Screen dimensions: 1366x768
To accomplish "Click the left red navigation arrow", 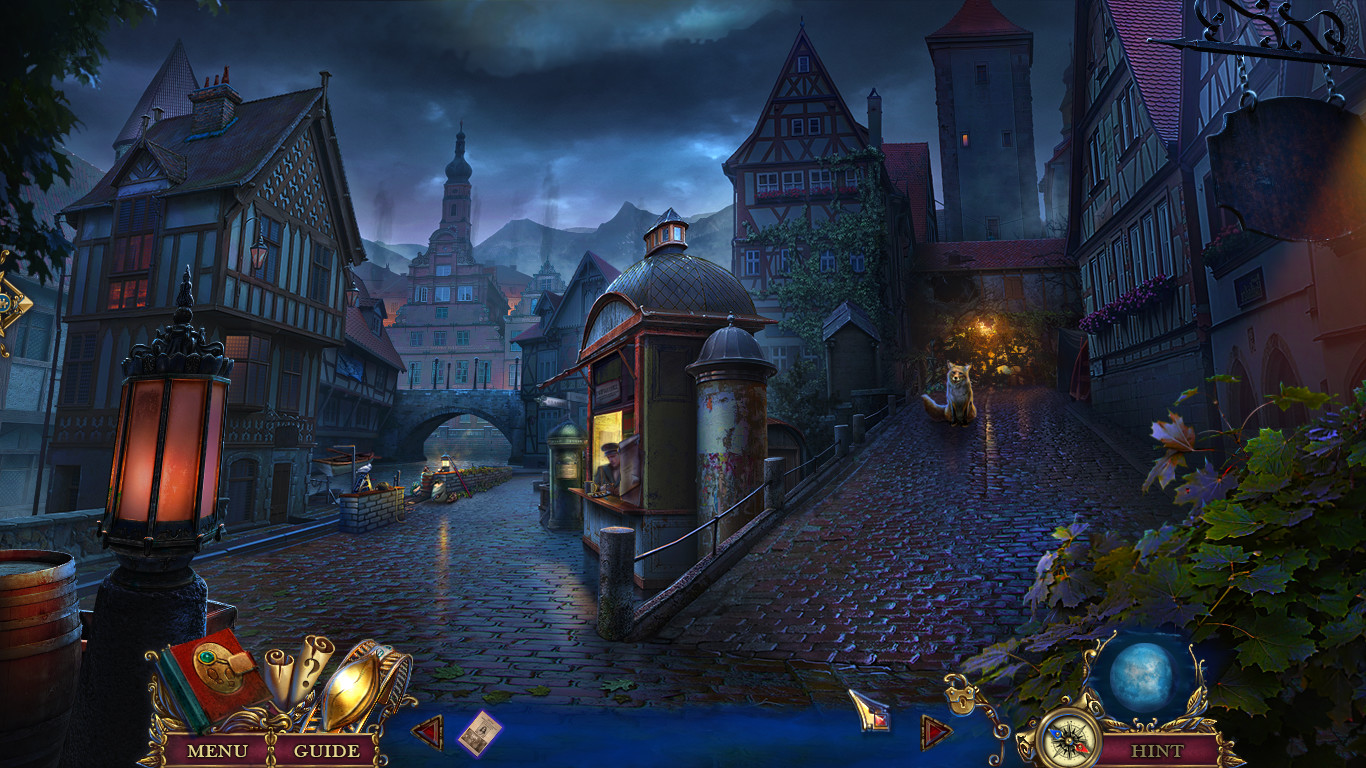I will pos(430,731).
